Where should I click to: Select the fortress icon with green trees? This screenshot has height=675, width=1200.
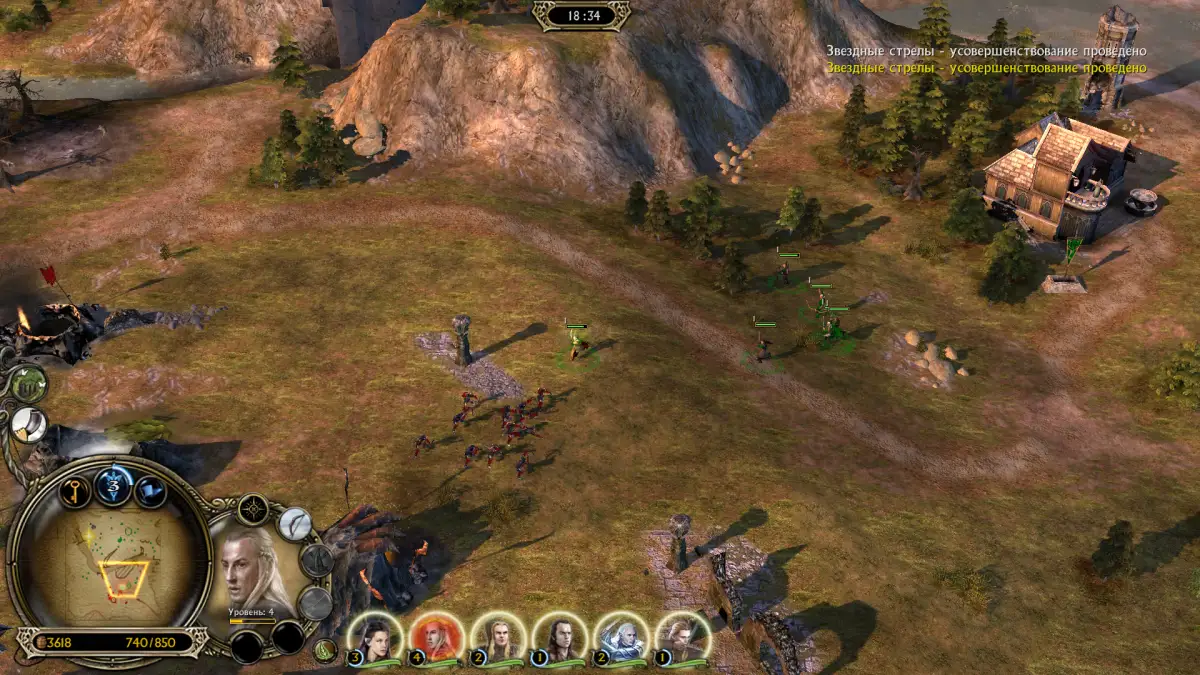click(28, 382)
